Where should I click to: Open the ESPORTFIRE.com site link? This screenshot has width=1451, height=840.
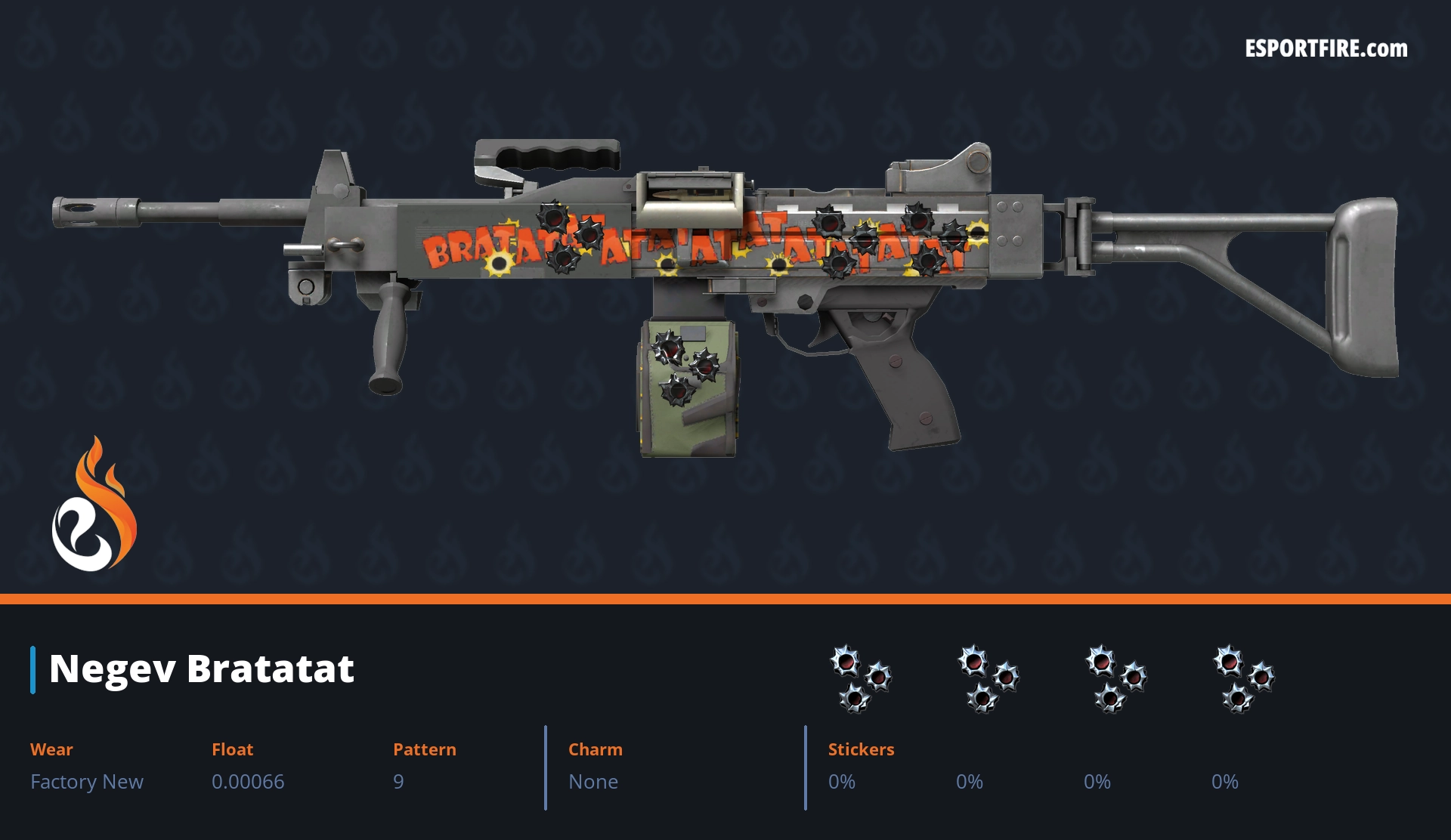pos(1326,49)
